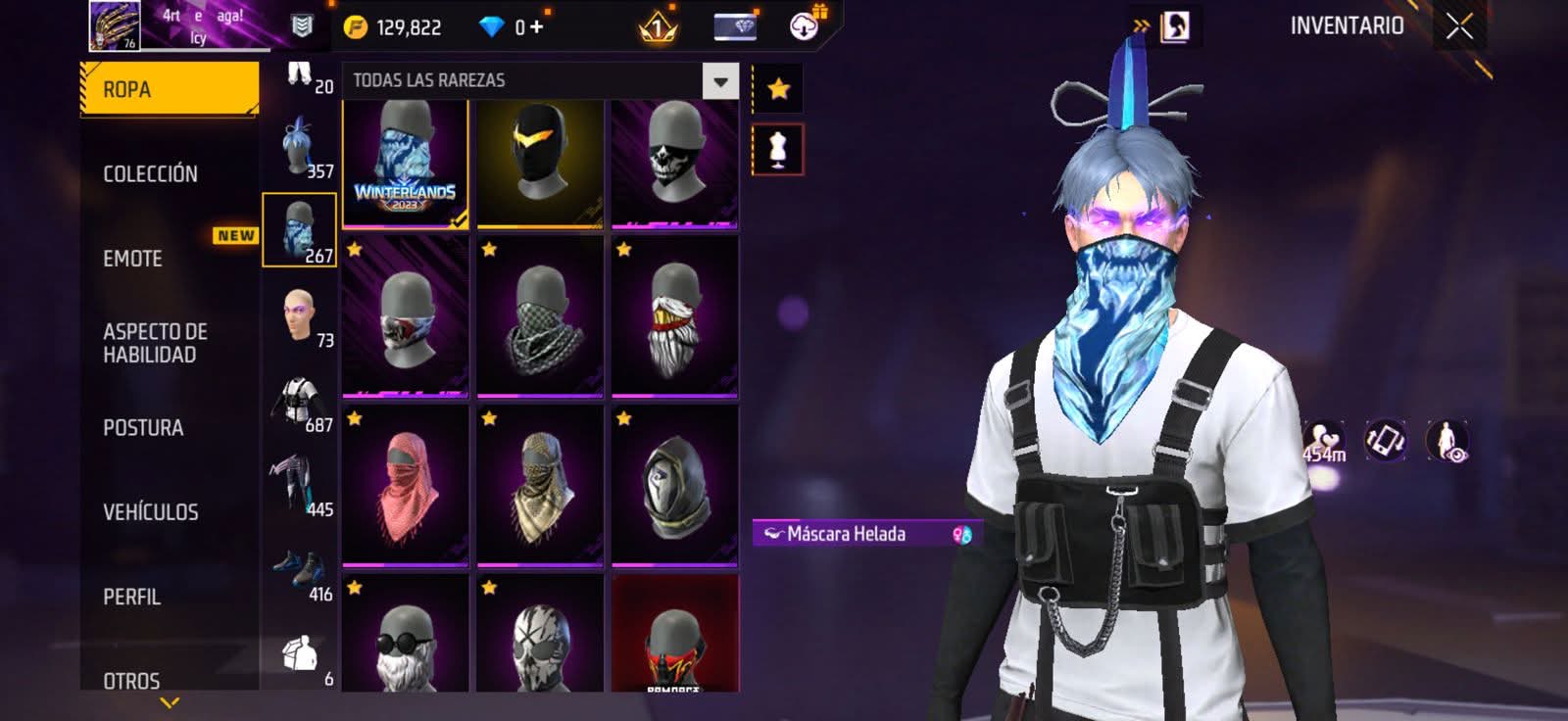Choose the black mask with yellow visor
The image size is (1568, 721).
pos(540,164)
